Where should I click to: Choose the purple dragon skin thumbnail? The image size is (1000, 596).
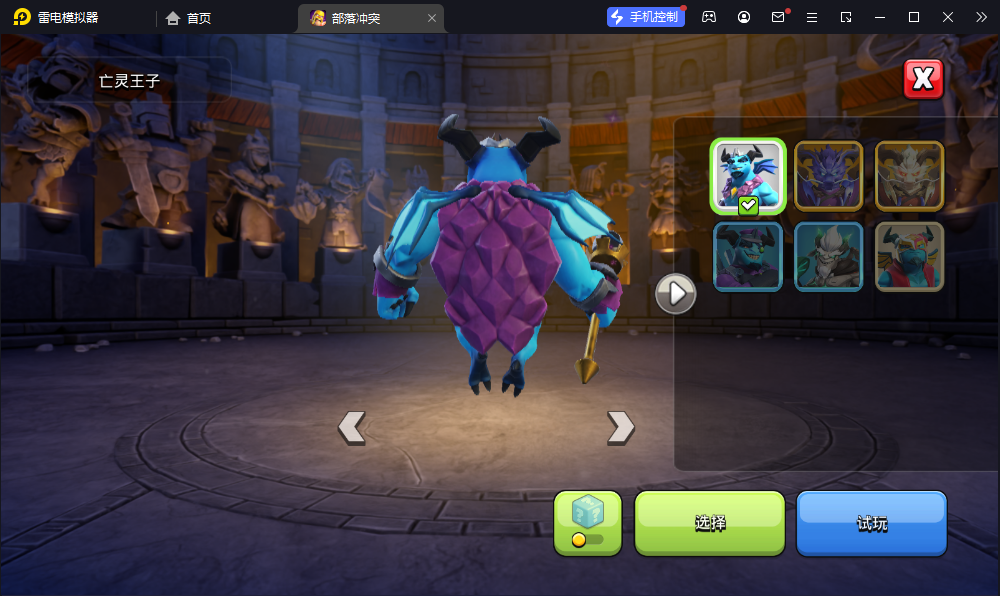(x=828, y=175)
